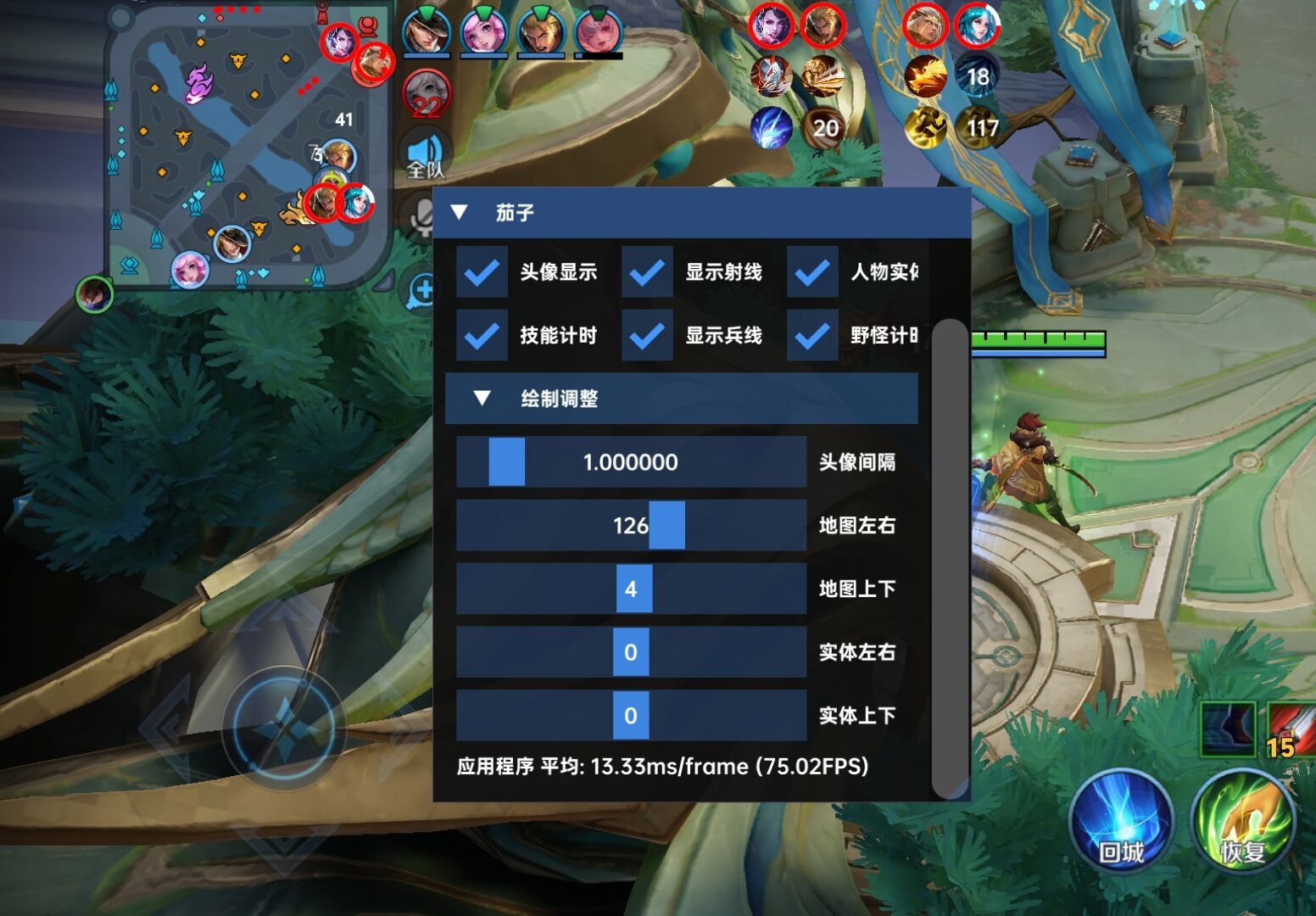
Task: Toggle the 显示兵线 checkbox
Action: point(647,336)
